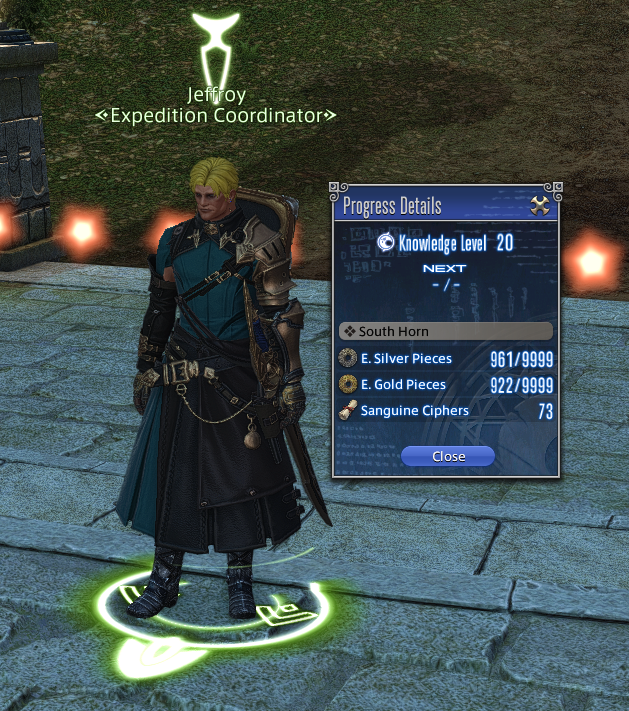Select the E. Gold Pieces row
The image size is (629, 711).
(x=446, y=384)
